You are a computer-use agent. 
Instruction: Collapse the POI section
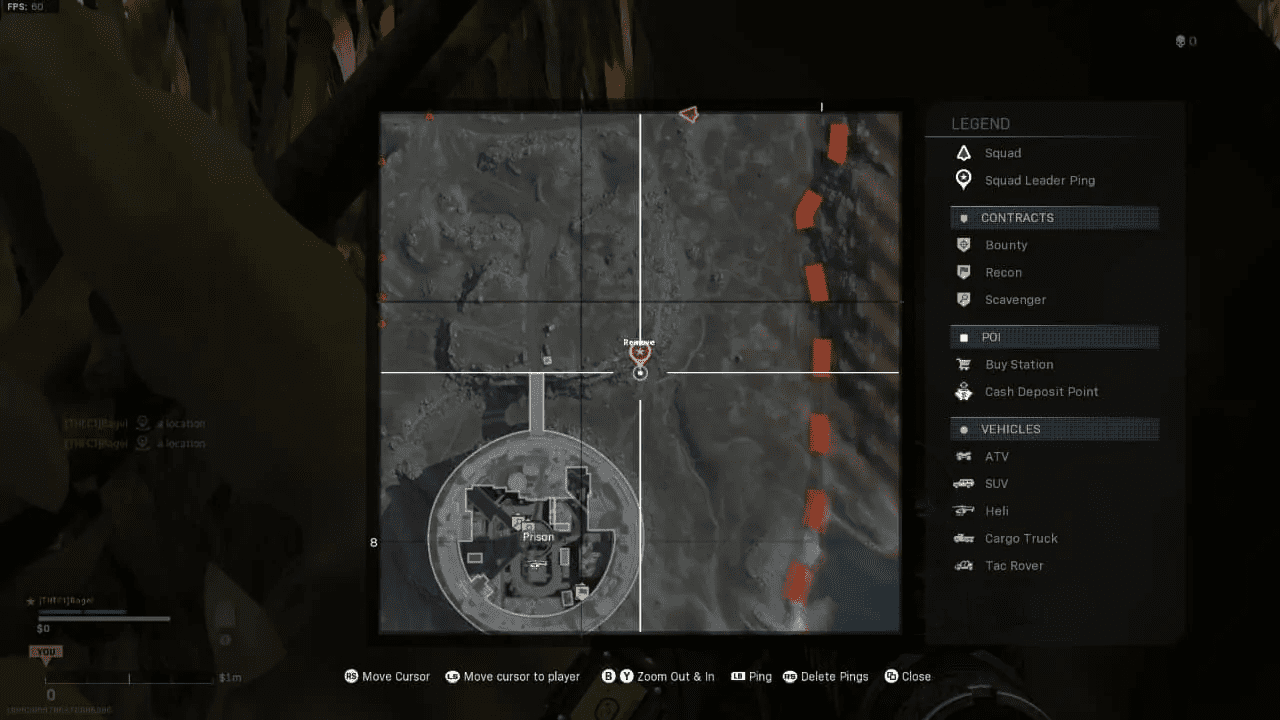tap(1054, 336)
